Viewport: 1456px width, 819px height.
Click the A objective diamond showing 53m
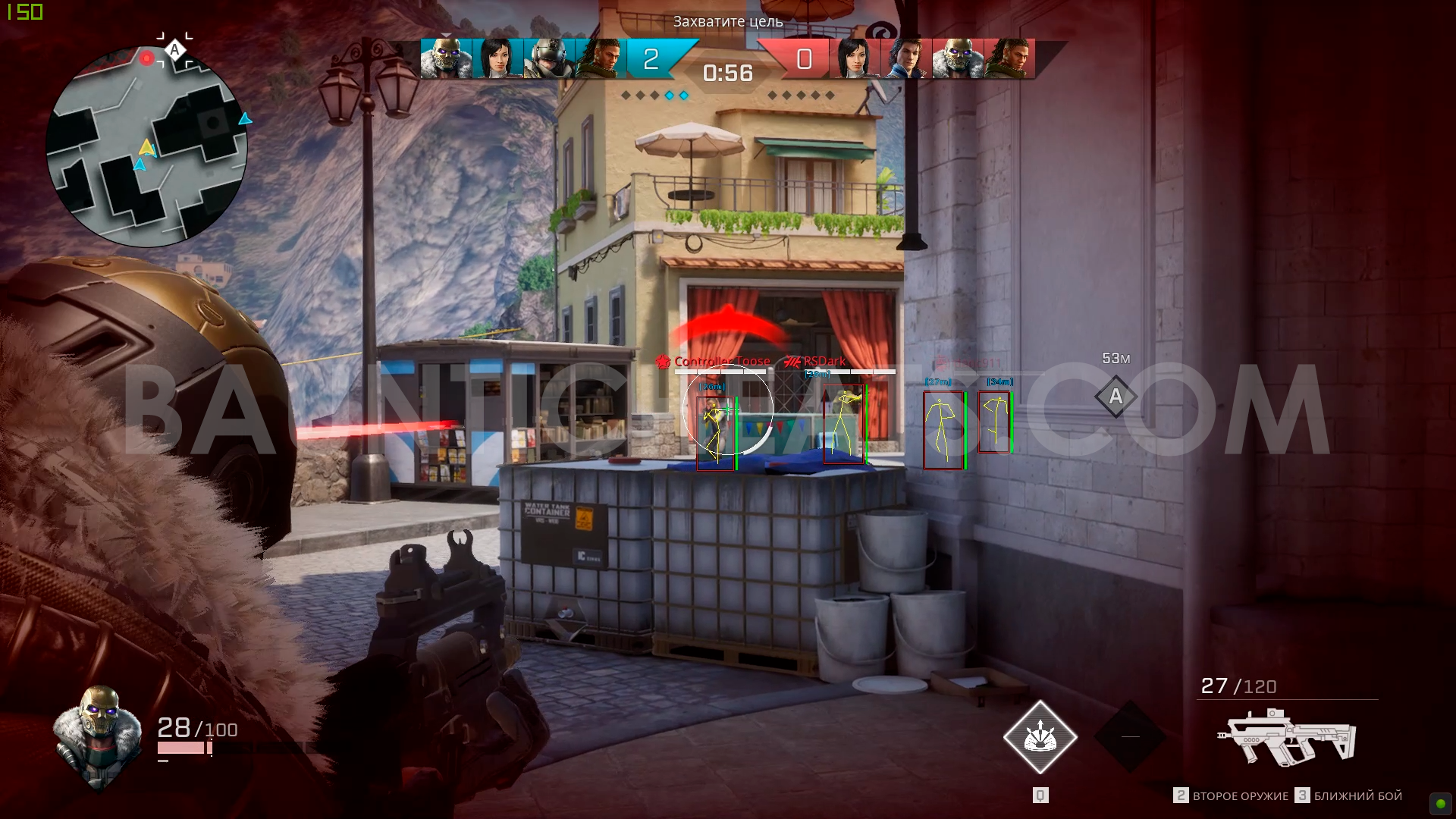pos(1116,397)
